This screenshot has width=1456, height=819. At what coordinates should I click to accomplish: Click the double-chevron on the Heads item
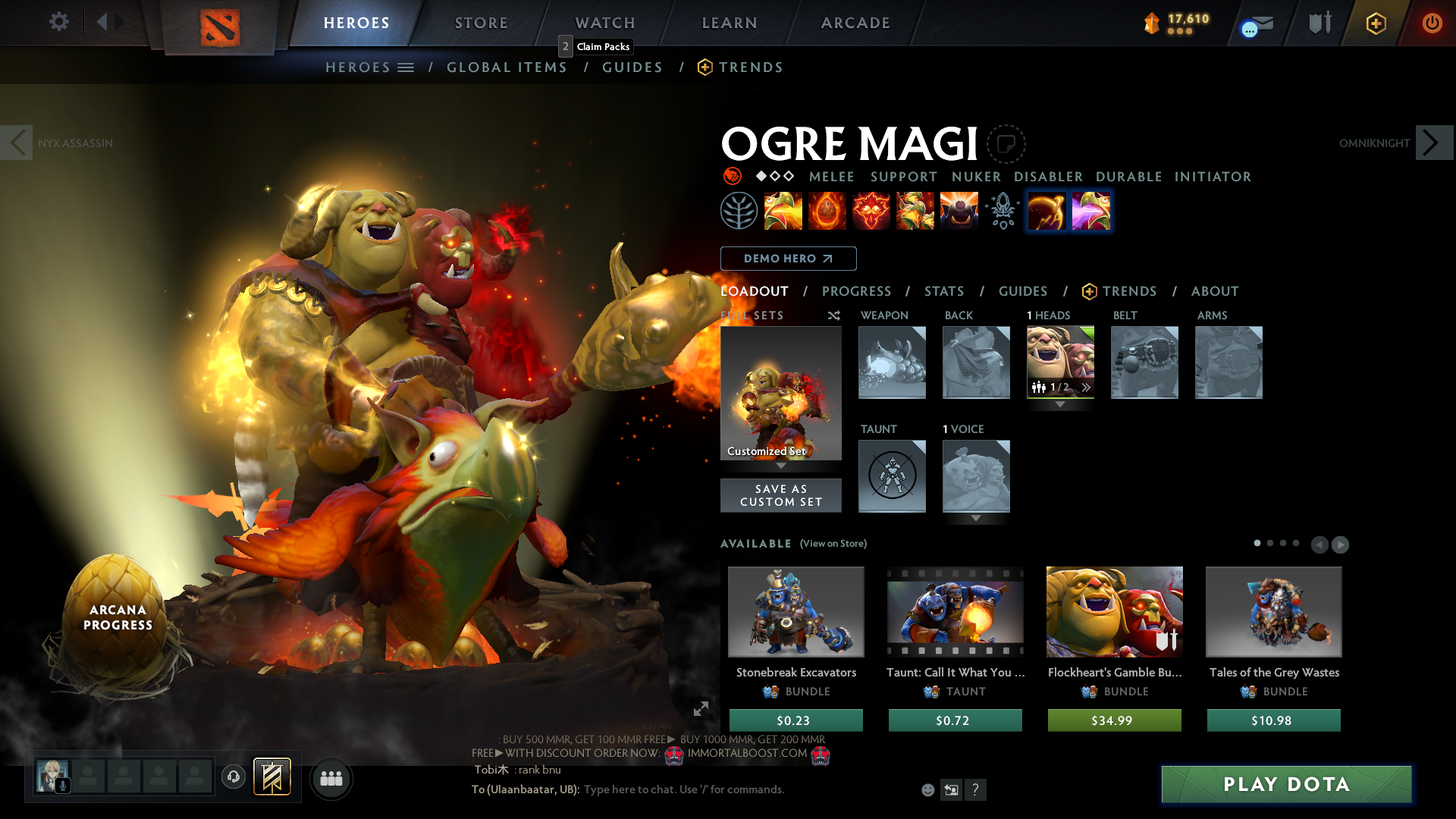(x=1087, y=388)
